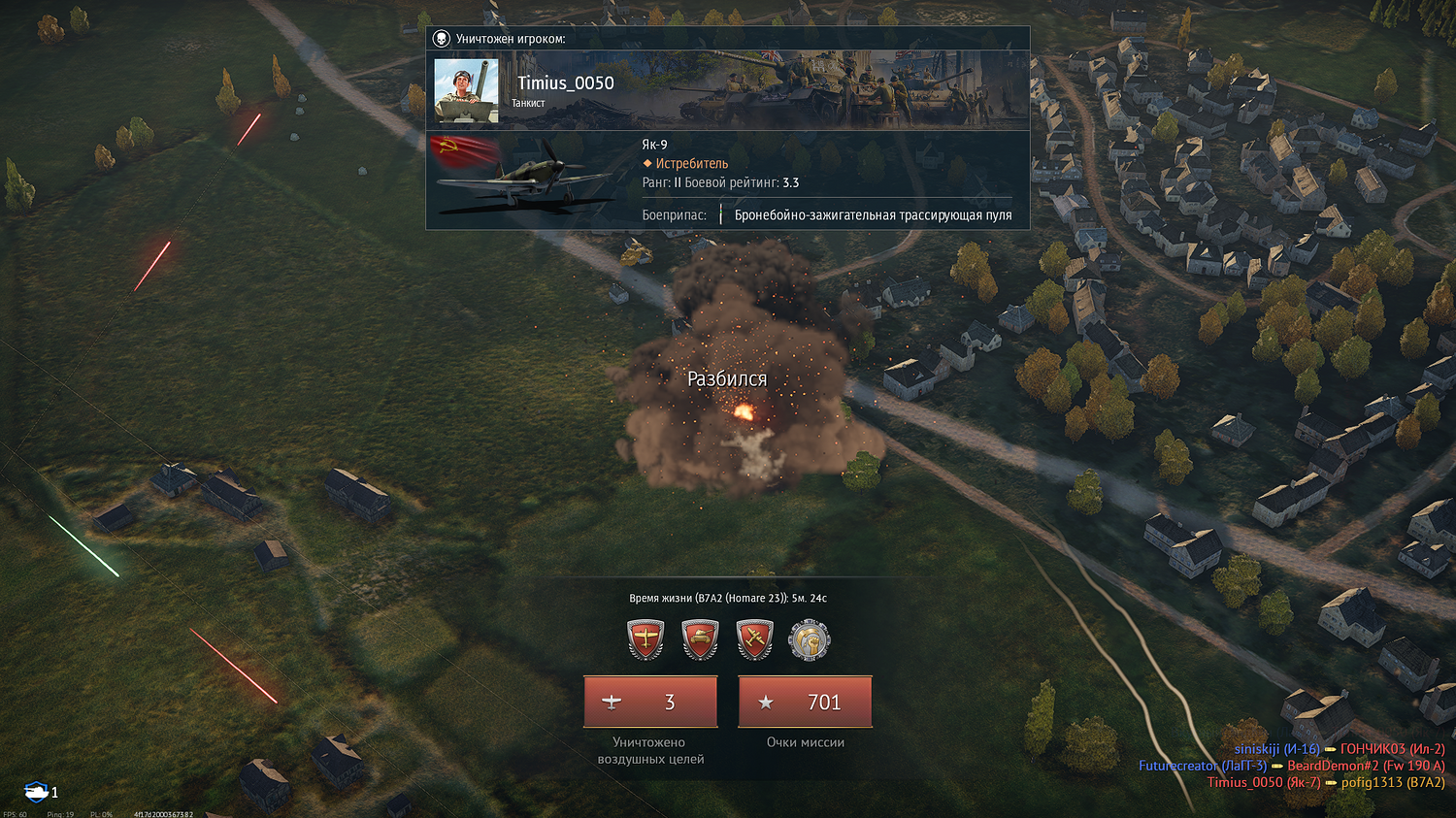Inspect the tank shield award badge
The image size is (1456, 818).
tap(701, 641)
